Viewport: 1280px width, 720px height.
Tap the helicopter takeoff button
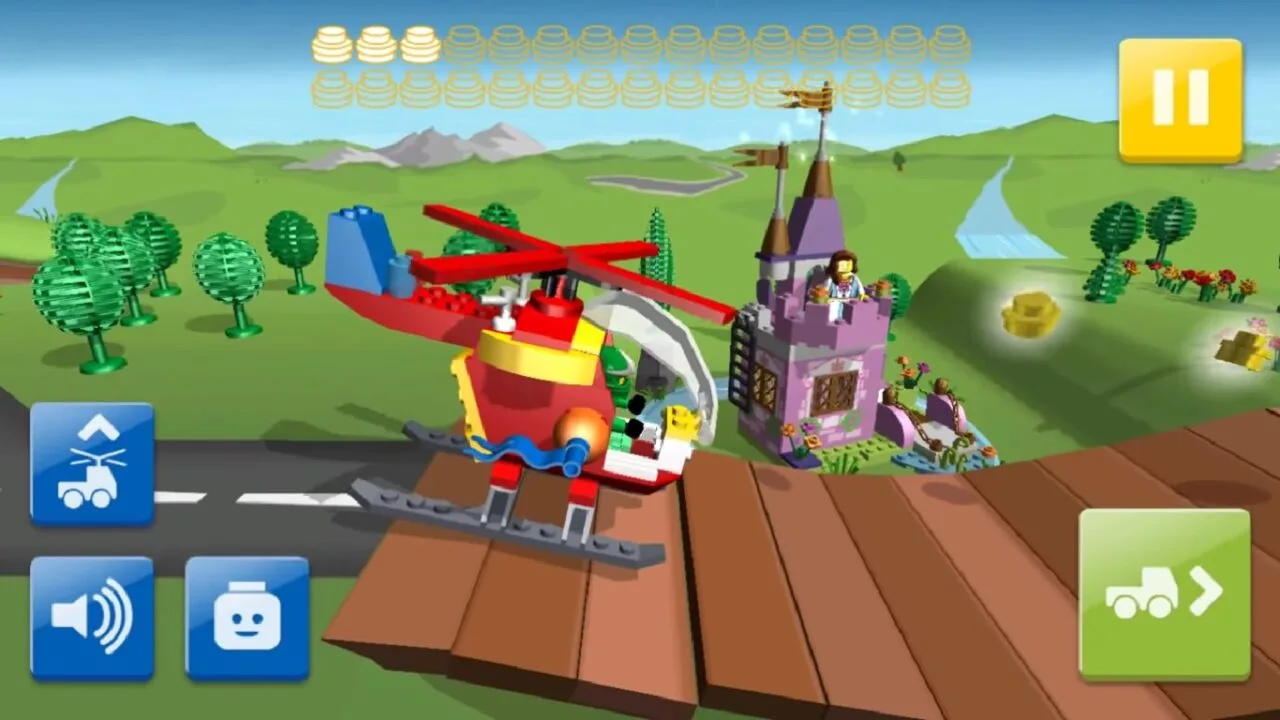click(x=93, y=461)
